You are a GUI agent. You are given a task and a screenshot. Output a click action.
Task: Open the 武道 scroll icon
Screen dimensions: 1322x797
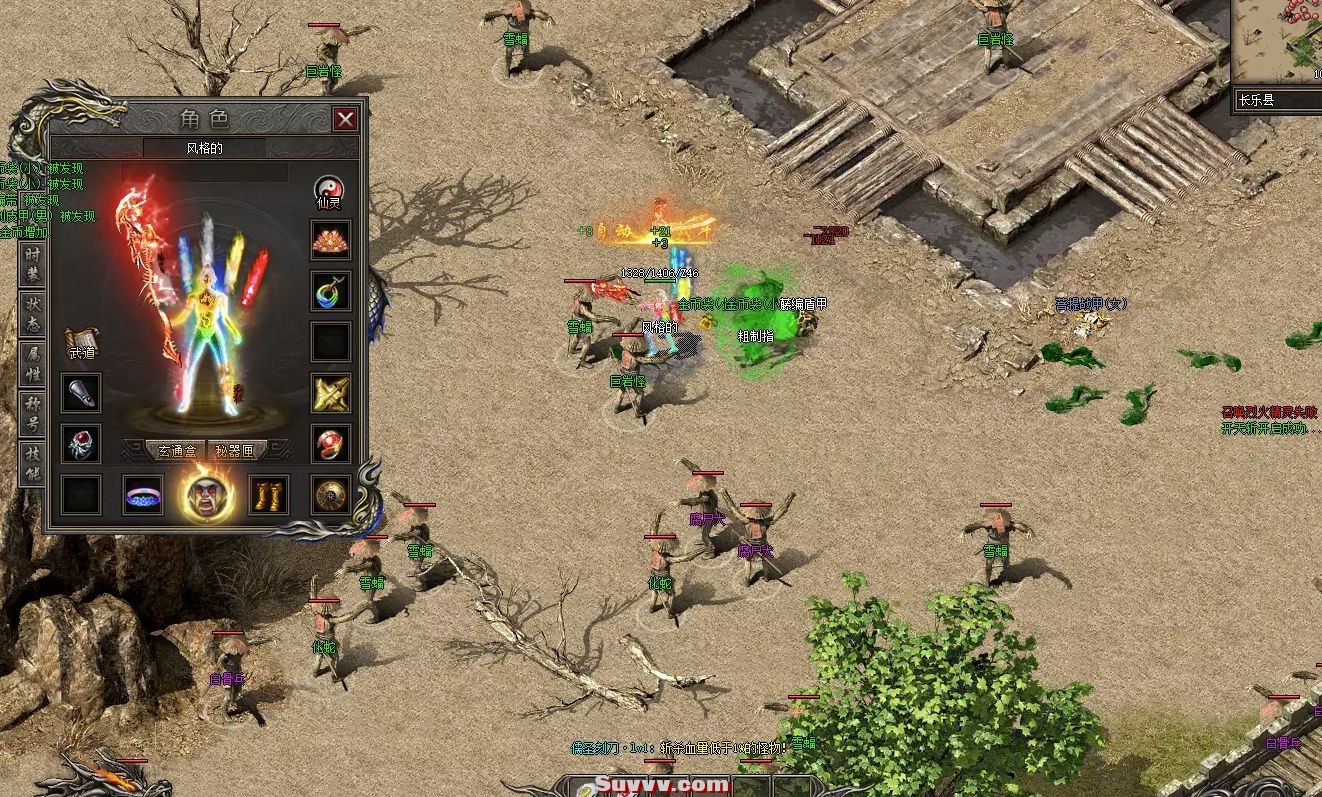[82, 344]
